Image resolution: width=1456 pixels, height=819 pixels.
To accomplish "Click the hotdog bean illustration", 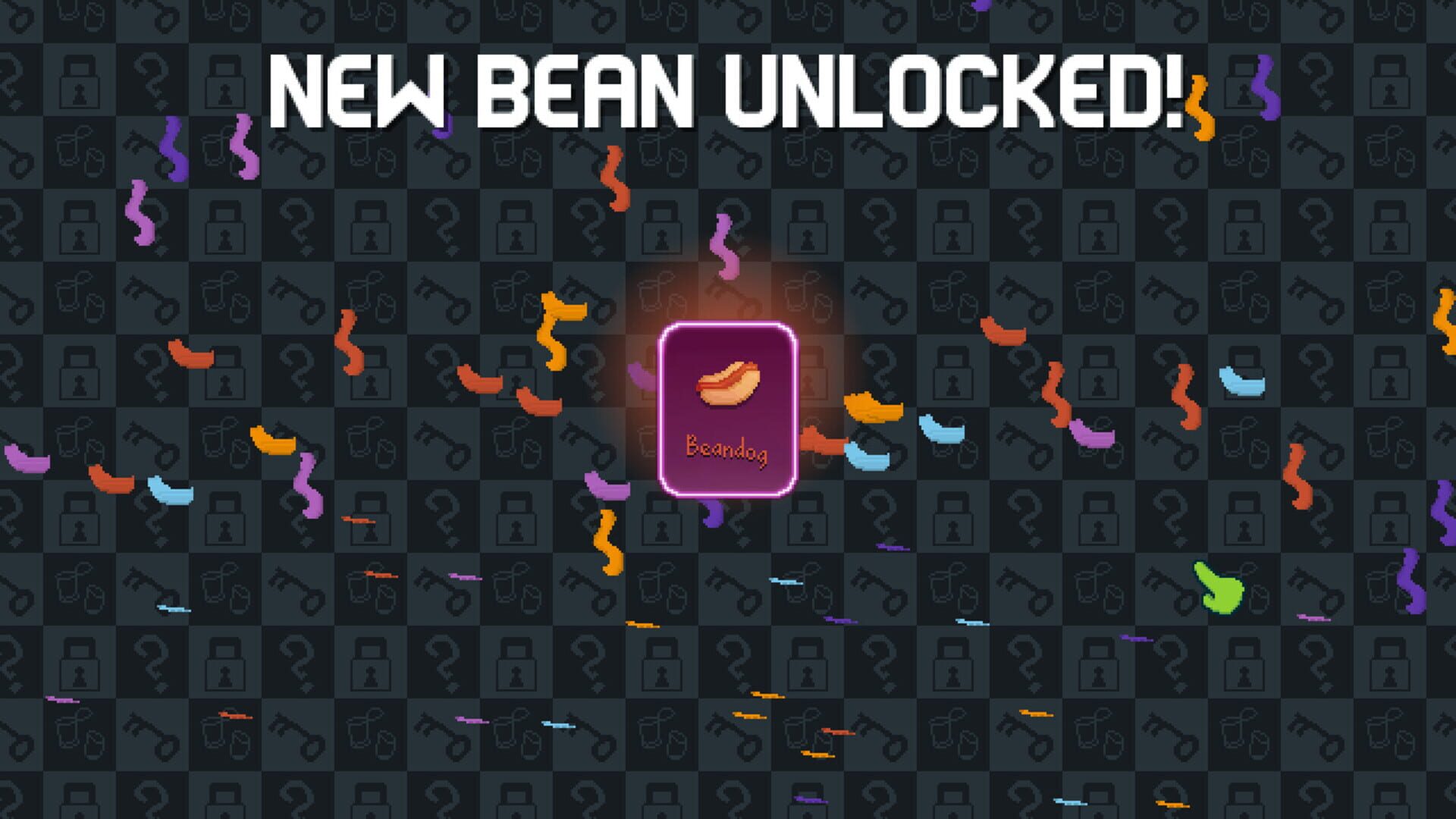I will [x=726, y=383].
